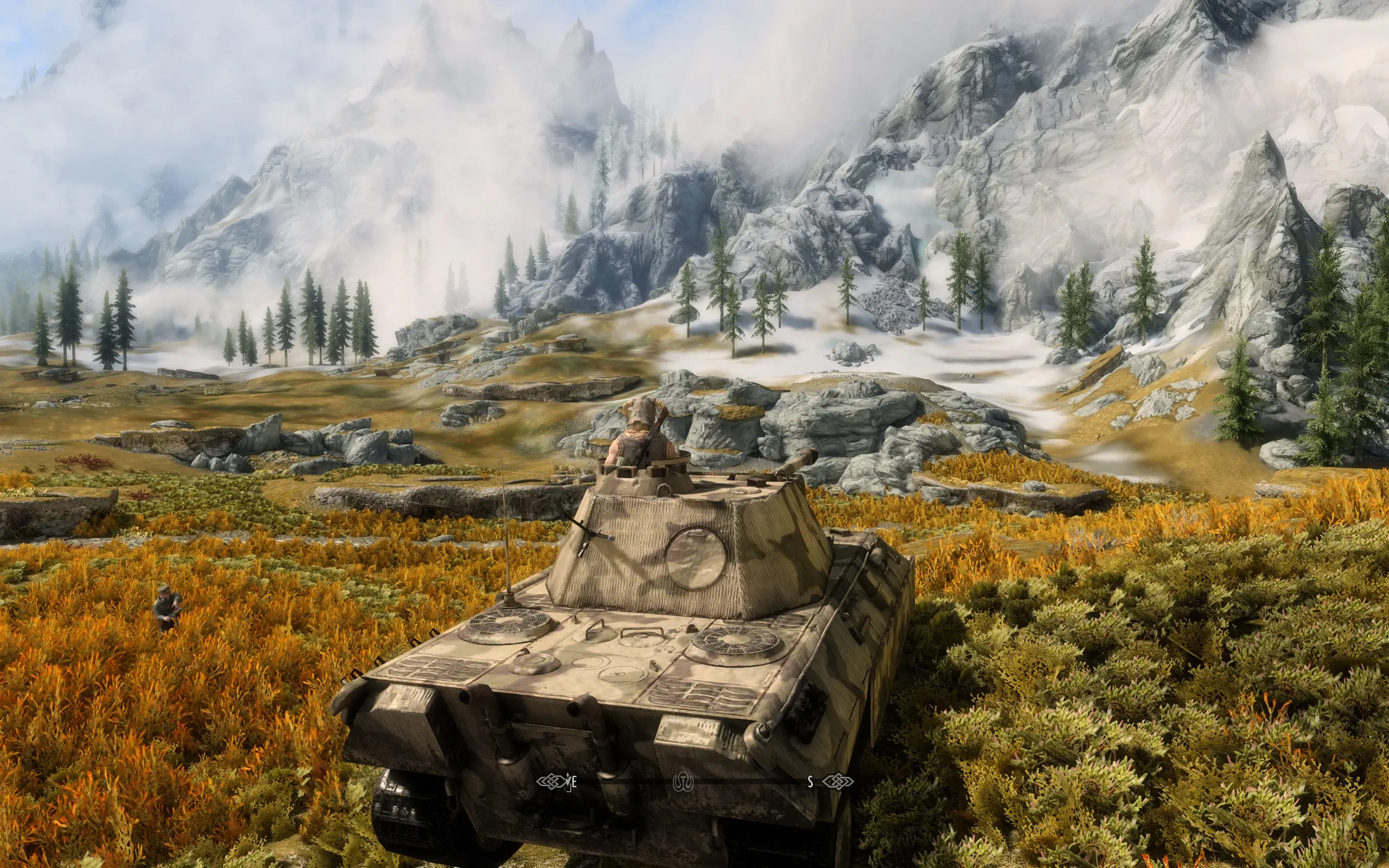
Task: Select the South heading letter on the compass
Action: pyautogui.click(x=811, y=781)
